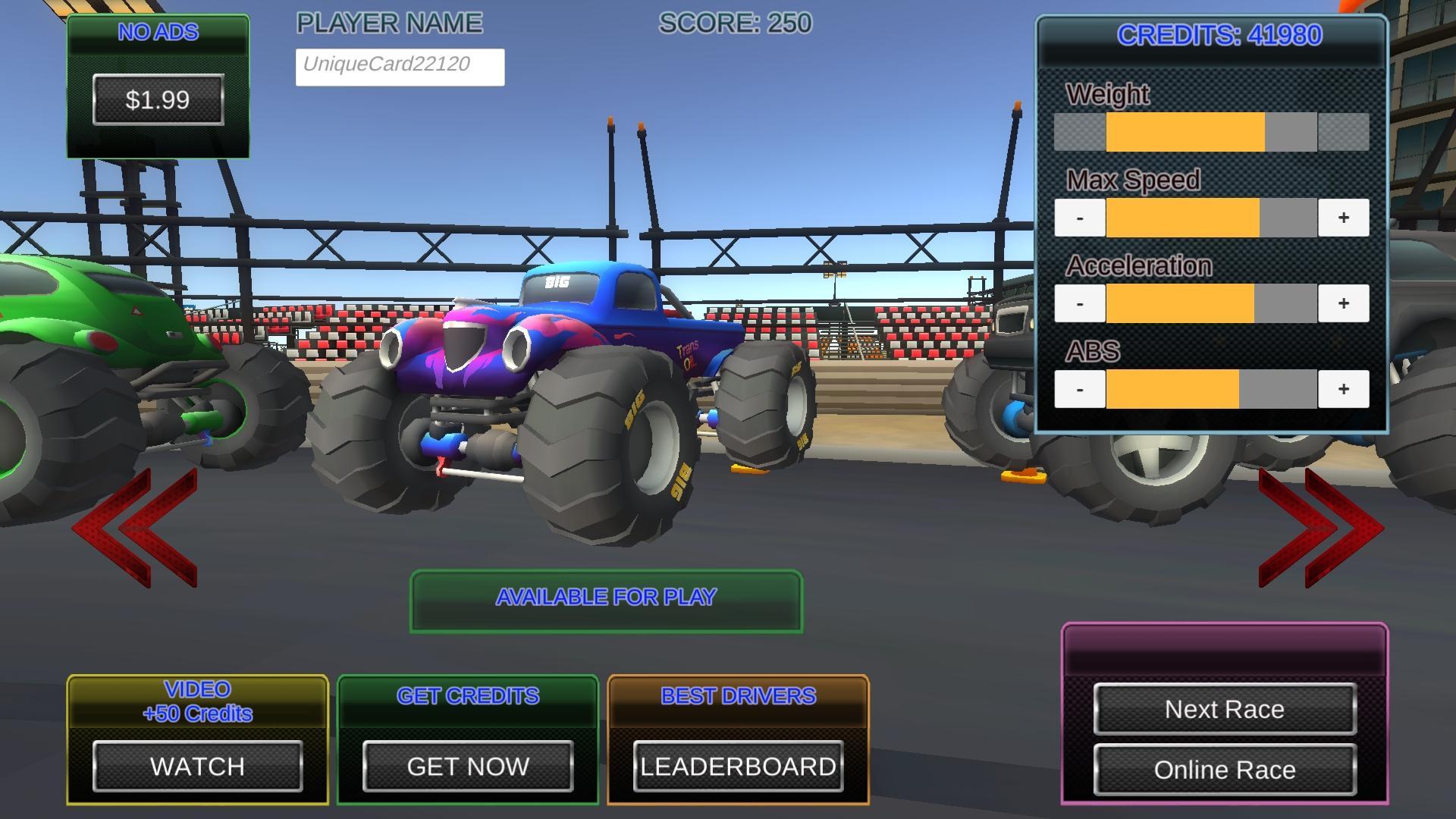Show the previous truck with left arrows

click(136, 527)
